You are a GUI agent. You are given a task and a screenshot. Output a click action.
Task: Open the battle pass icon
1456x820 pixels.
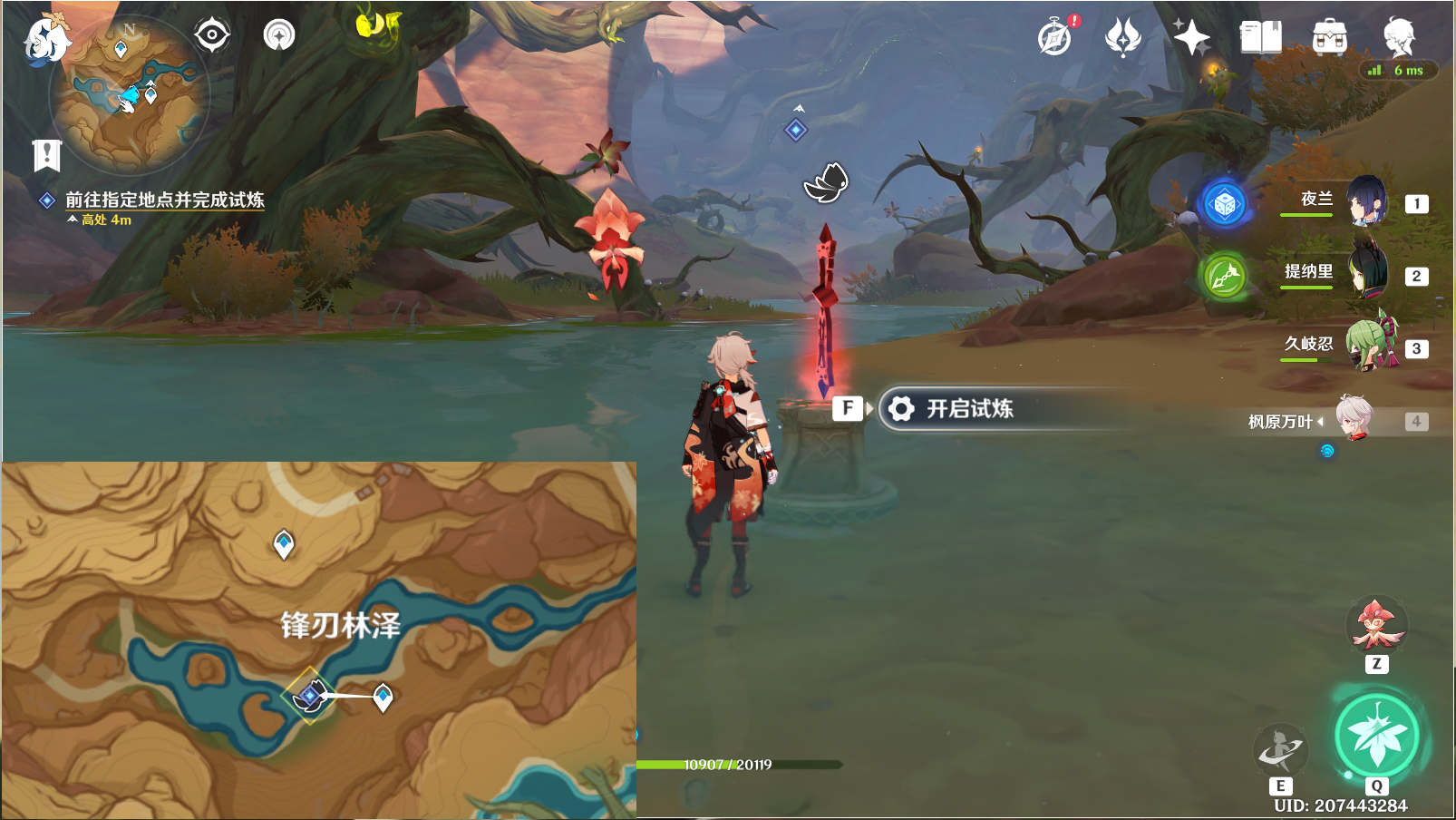click(x=1122, y=38)
